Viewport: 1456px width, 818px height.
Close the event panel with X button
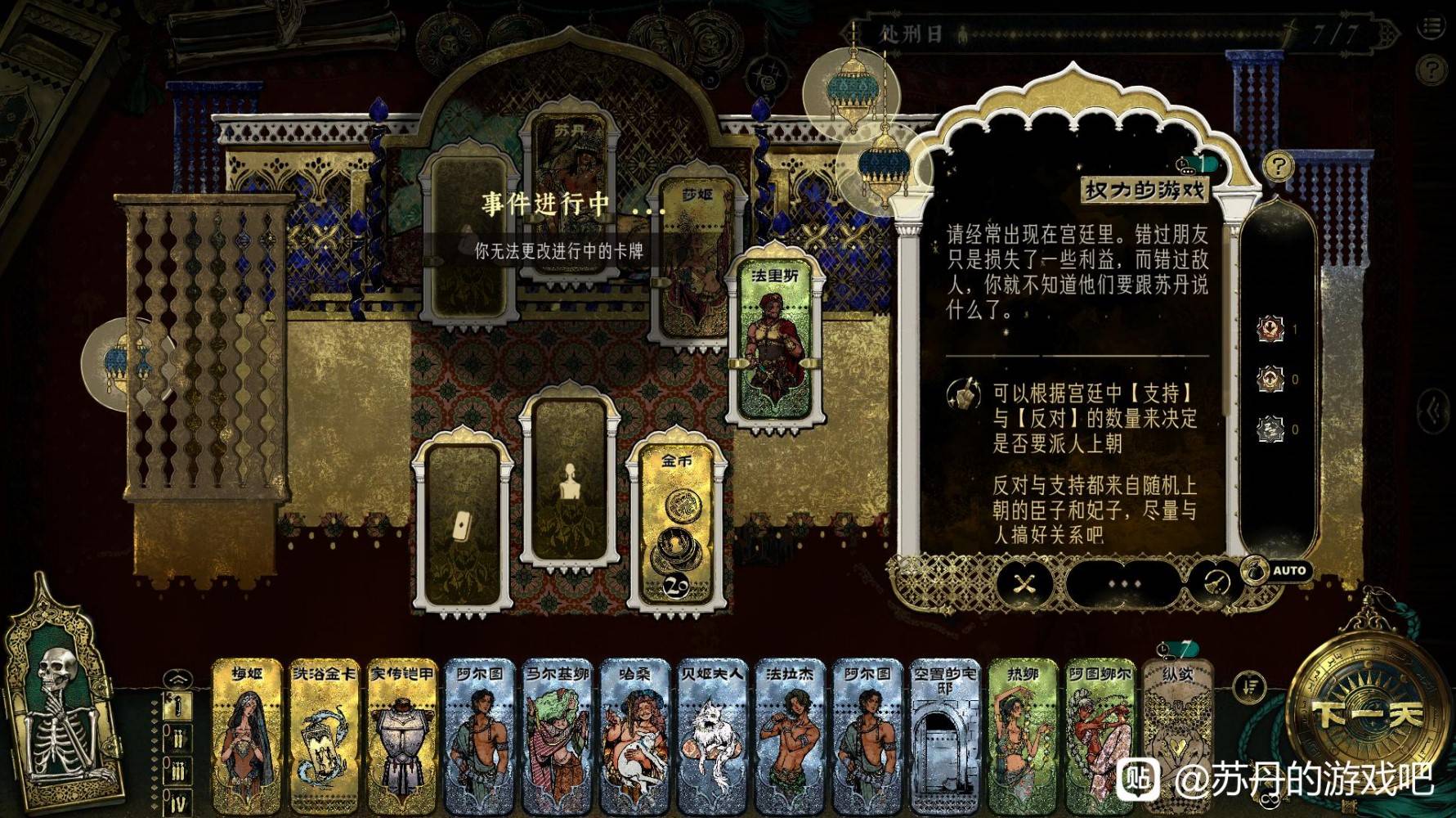(x=1024, y=584)
